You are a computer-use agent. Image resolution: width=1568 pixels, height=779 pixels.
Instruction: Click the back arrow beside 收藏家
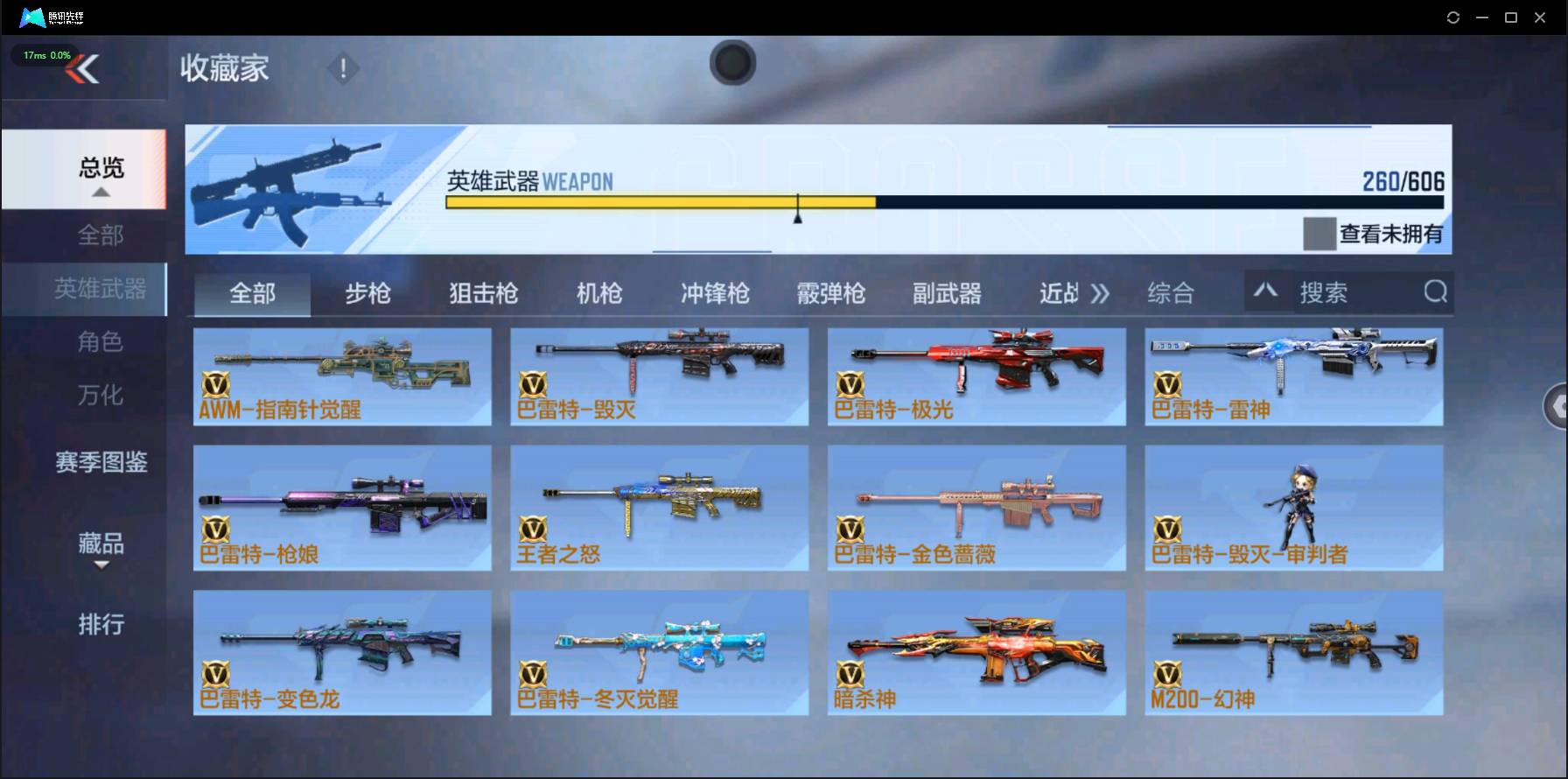pos(85,68)
